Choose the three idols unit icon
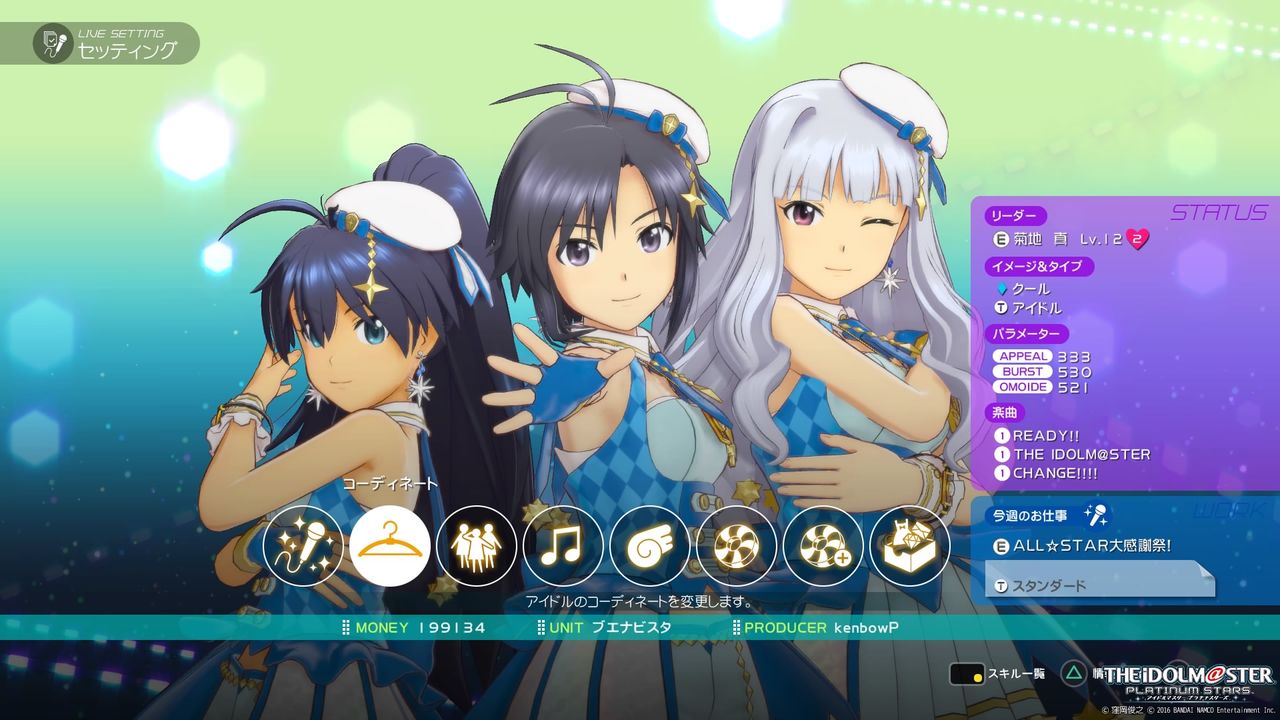Screen dimensions: 1280x720 [x=476, y=546]
